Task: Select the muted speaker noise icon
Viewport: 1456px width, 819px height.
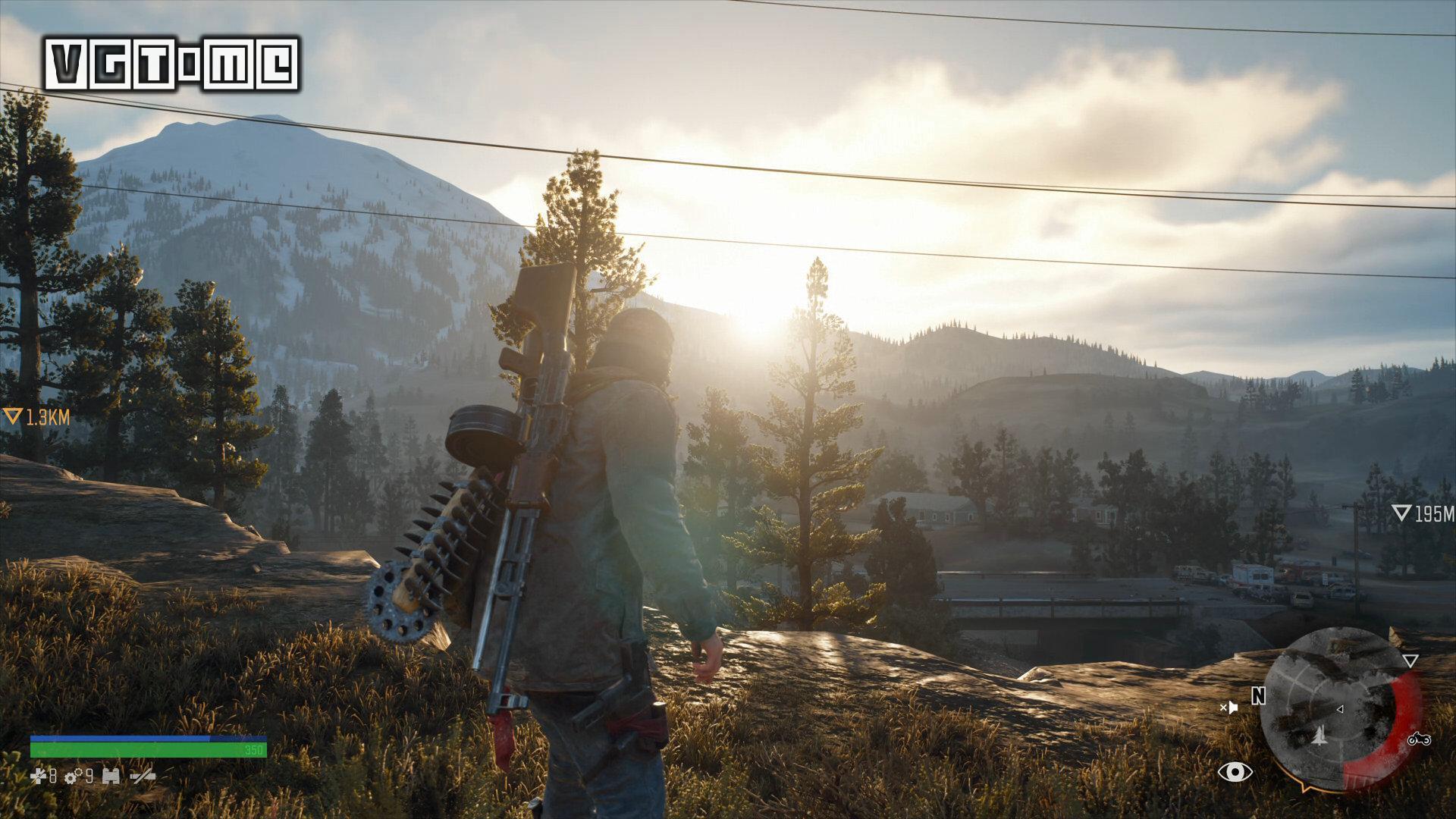Action: (1228, 708)
